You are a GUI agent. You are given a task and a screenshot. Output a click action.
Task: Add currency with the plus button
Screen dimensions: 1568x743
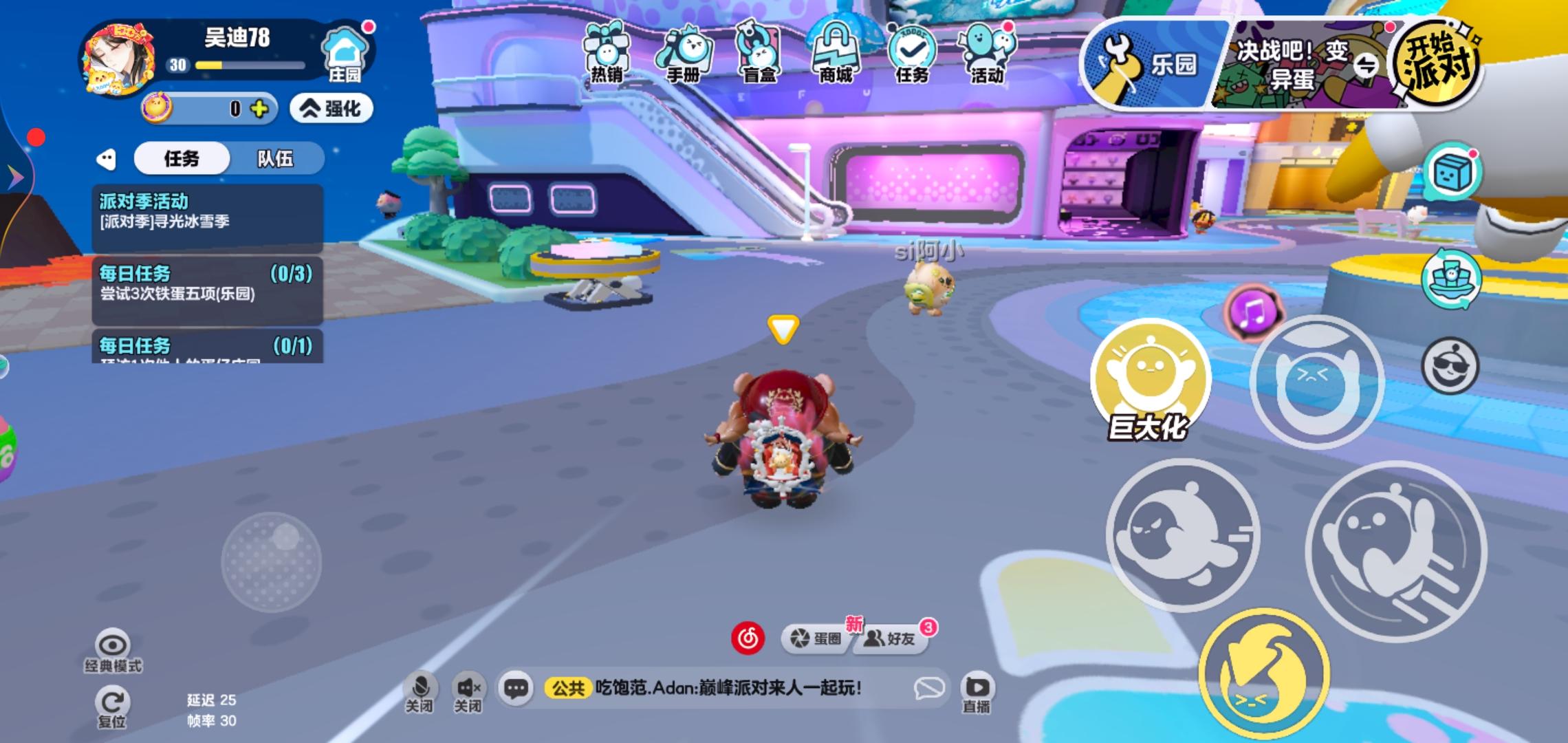(260, 109)
